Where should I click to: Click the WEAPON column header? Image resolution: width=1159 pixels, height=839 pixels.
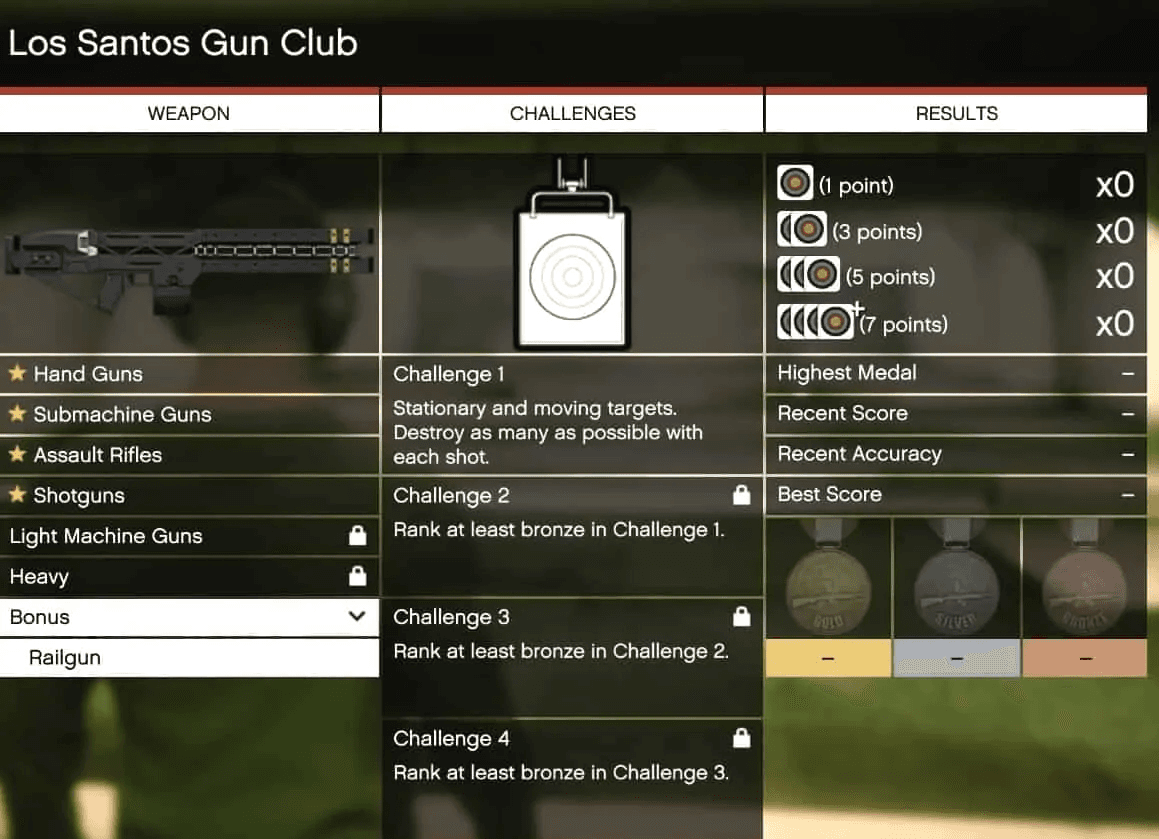189,113
